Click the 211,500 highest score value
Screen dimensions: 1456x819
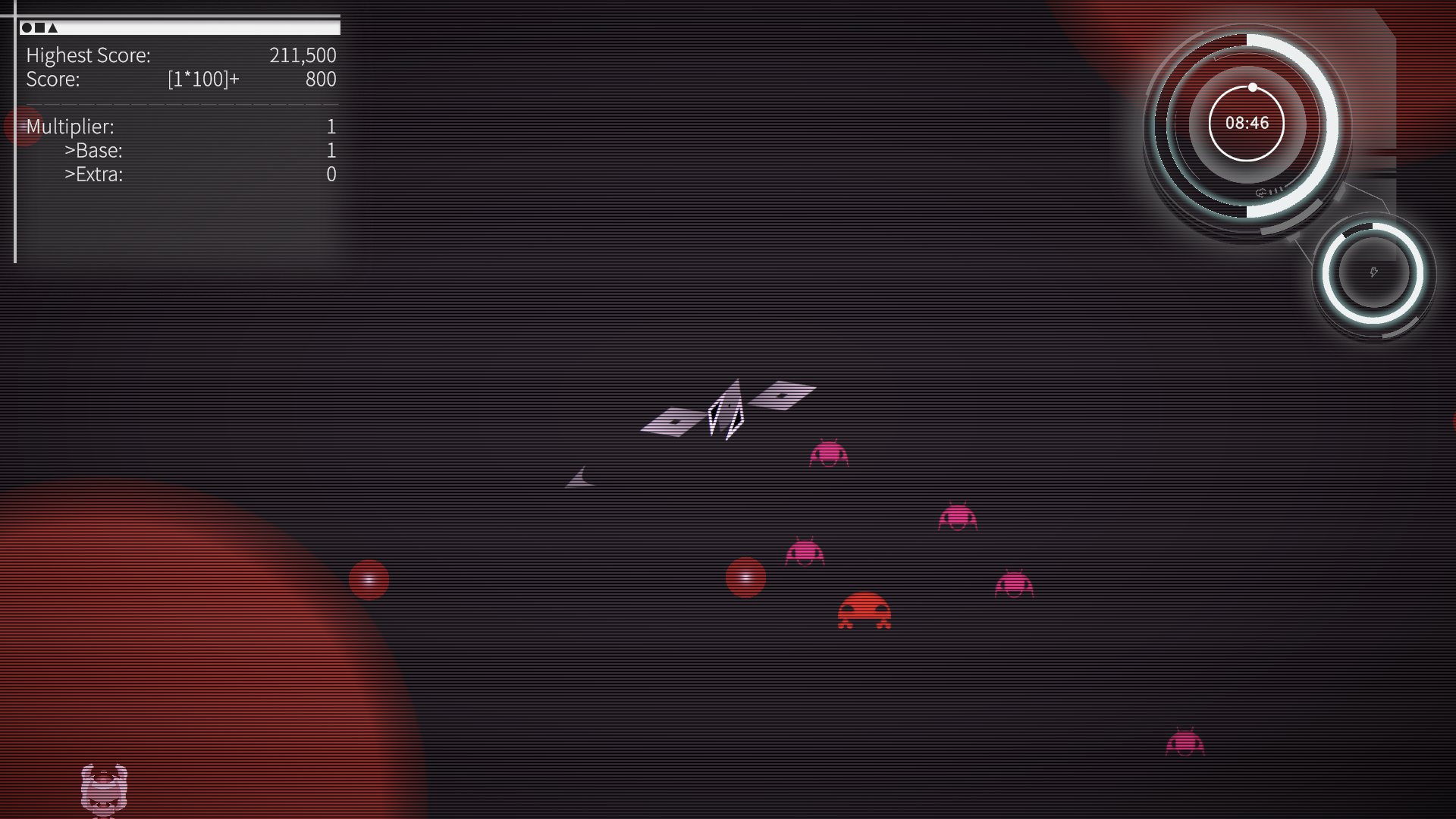pyautogui.click(x=303, y=55)
